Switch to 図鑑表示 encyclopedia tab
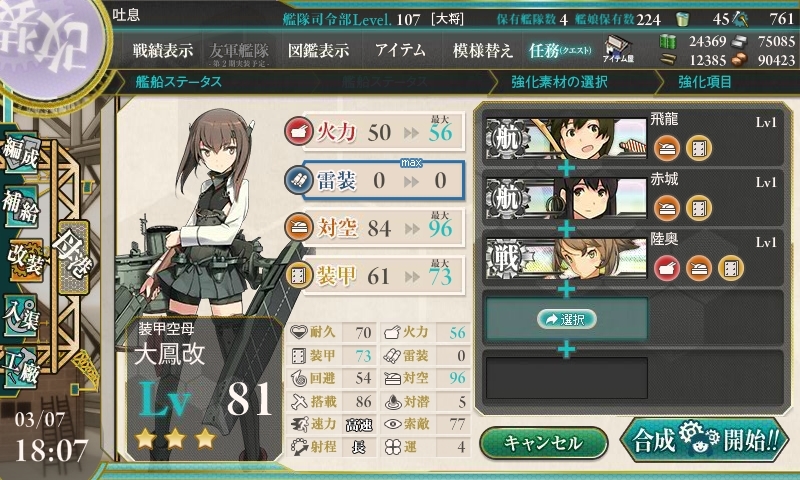Viewport: 800px width, 480px height. pos(318,50)
